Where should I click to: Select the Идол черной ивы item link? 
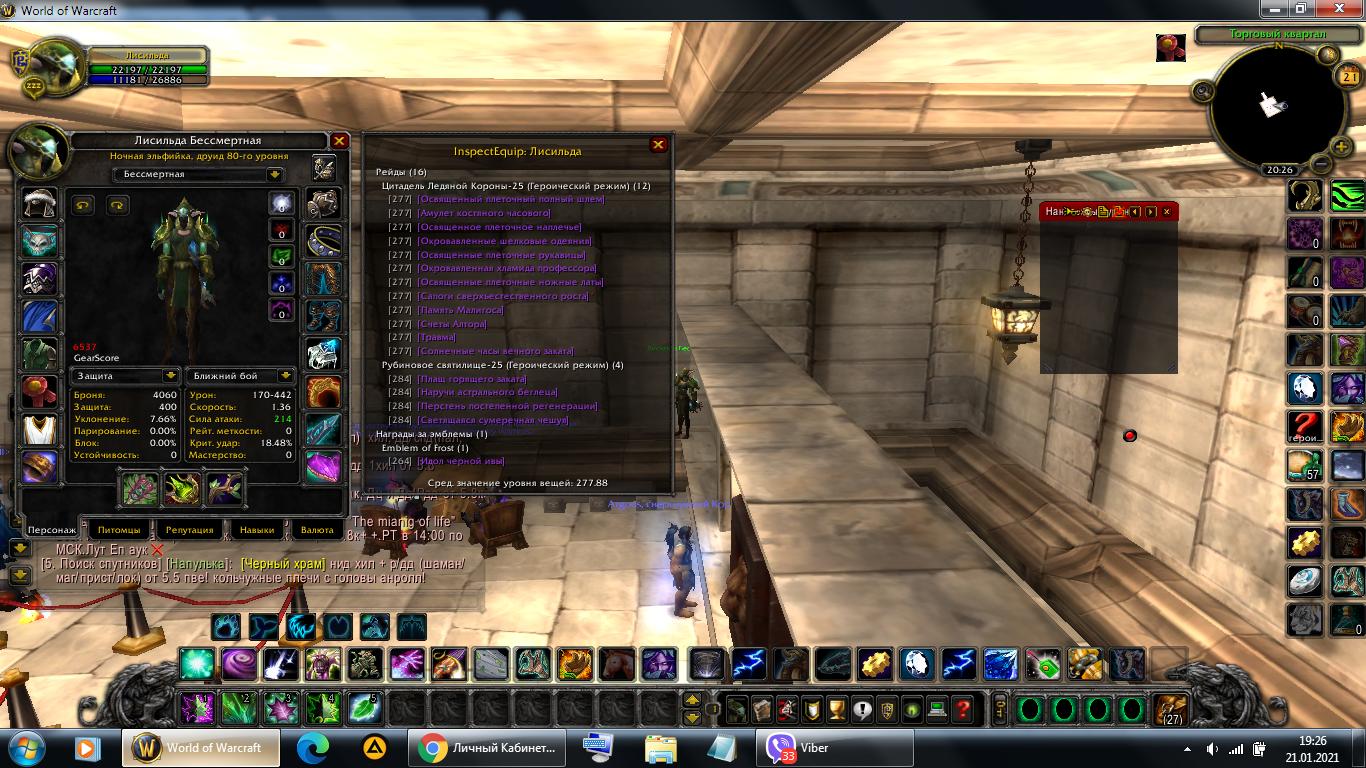[x=461, y=461]
